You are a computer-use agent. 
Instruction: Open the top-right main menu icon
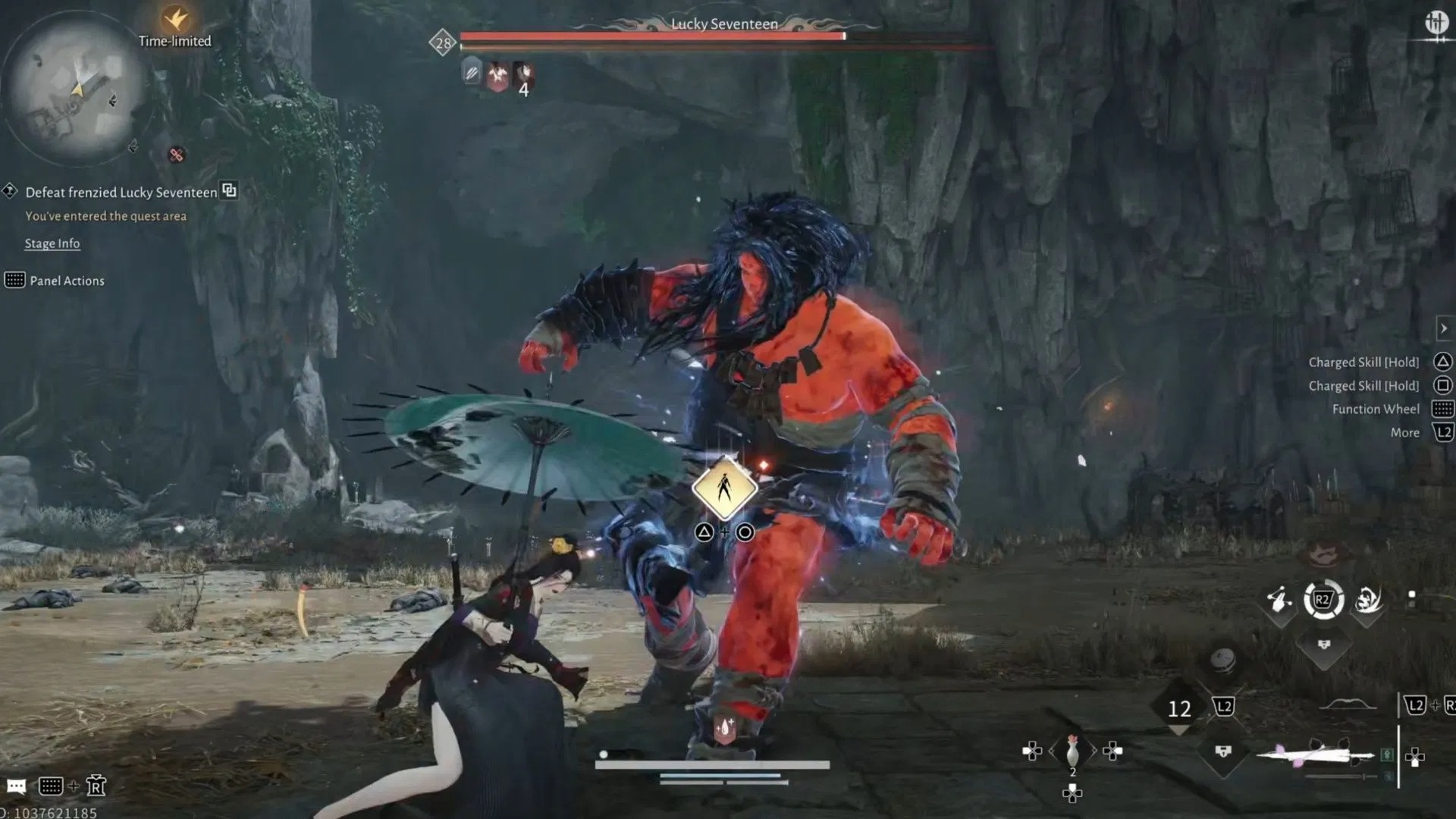pyautogui.click(x=1436, y=23)
